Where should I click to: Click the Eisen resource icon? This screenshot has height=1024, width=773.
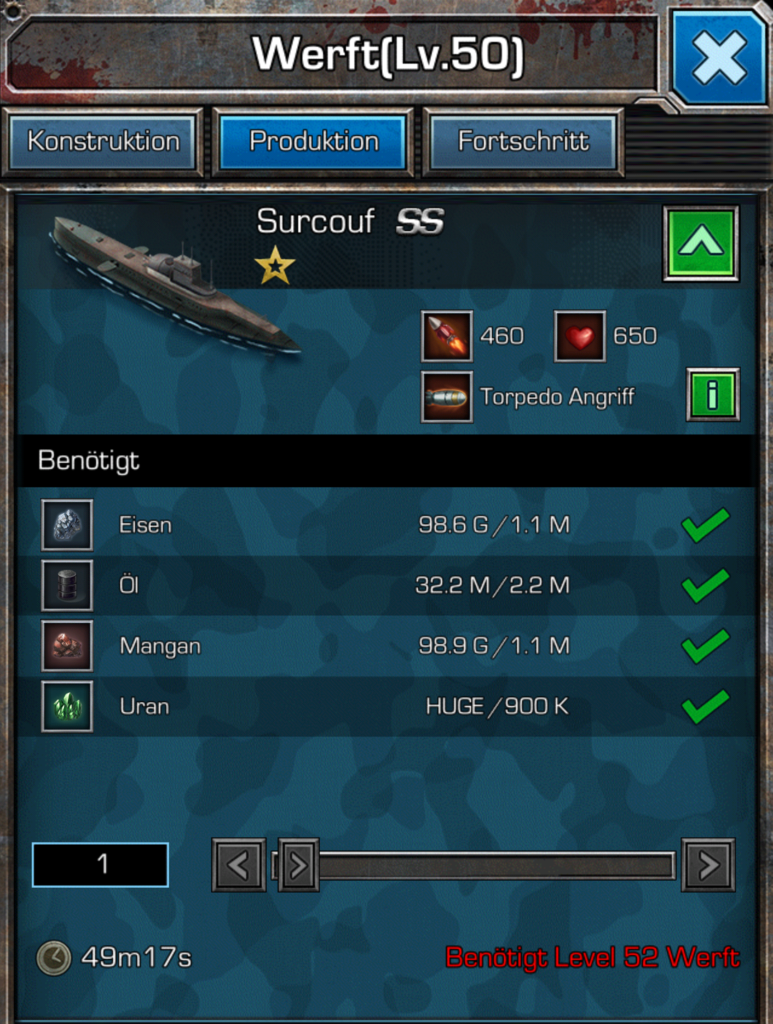coord(67,525)
